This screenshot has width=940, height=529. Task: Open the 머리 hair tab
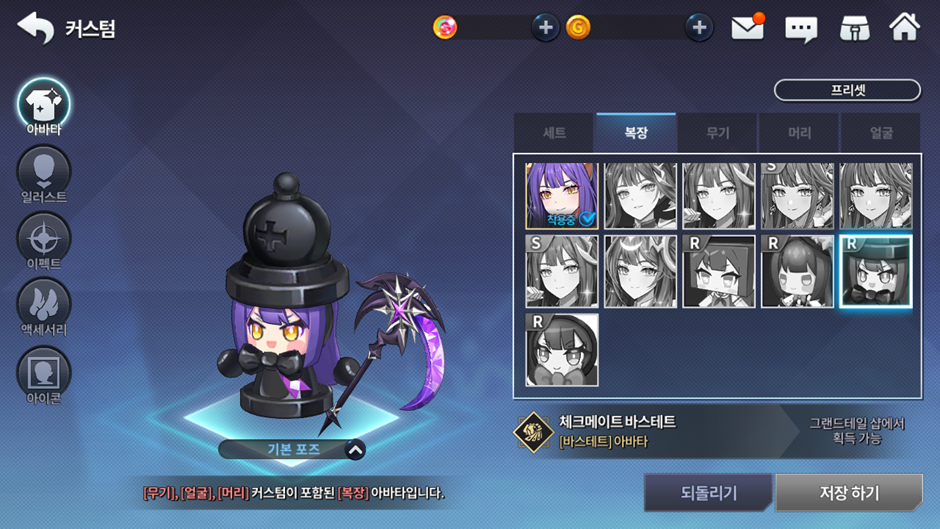799,133
